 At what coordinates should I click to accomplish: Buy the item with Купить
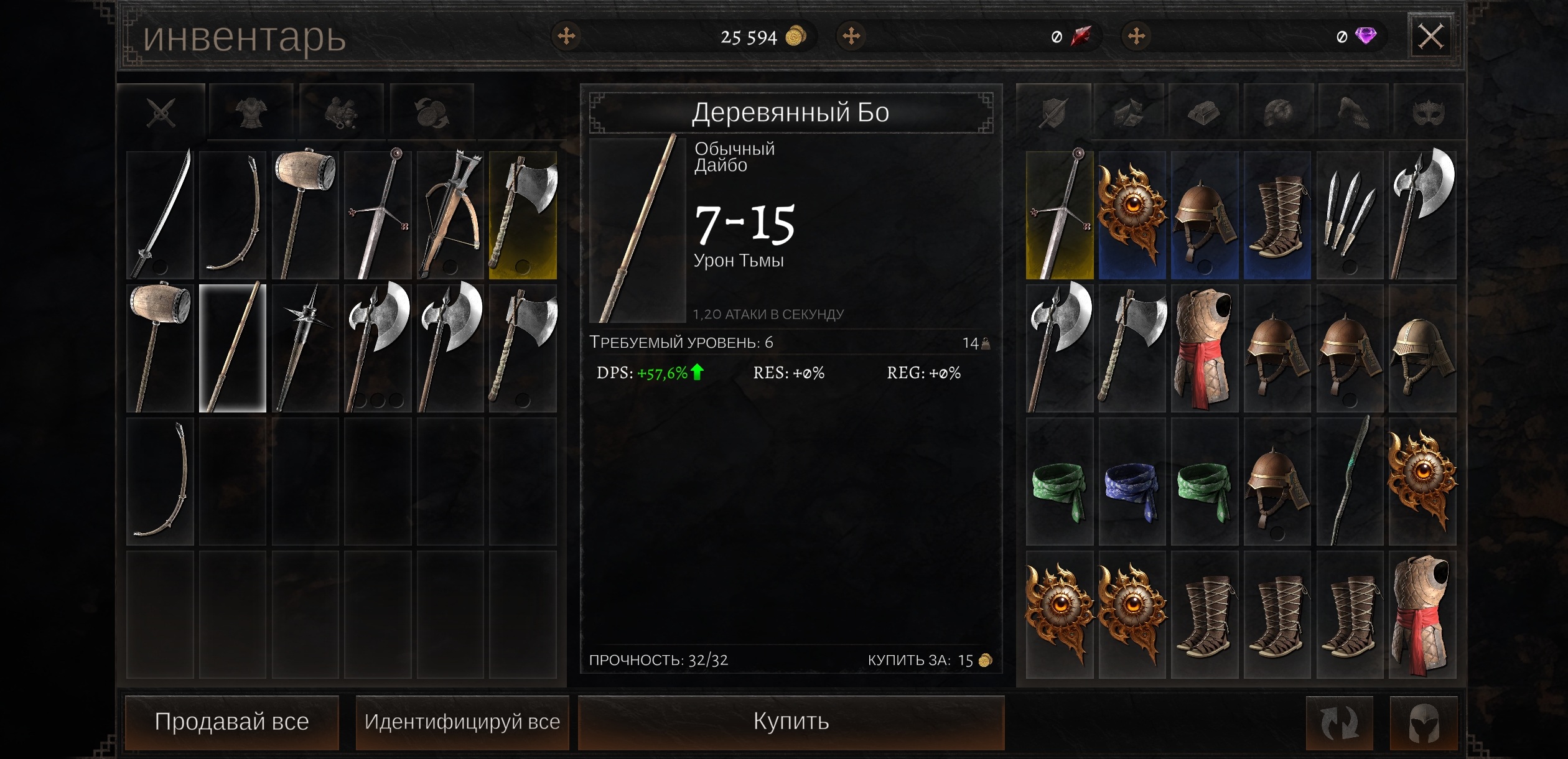[791, 722]
